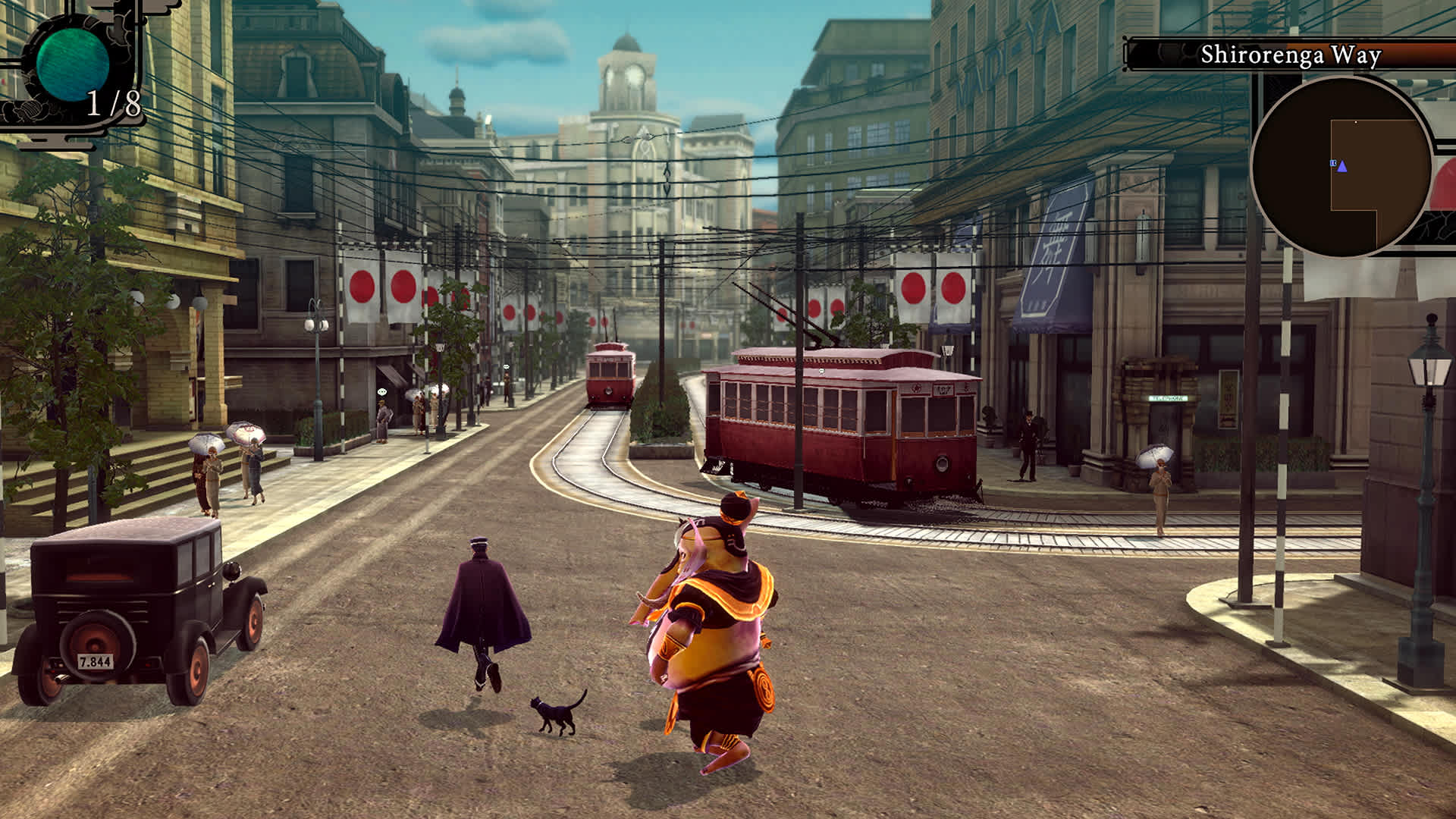Click the speech bubble above the kimono NPC
Viewport: 1456px width, 819px height.
point(382,392)
